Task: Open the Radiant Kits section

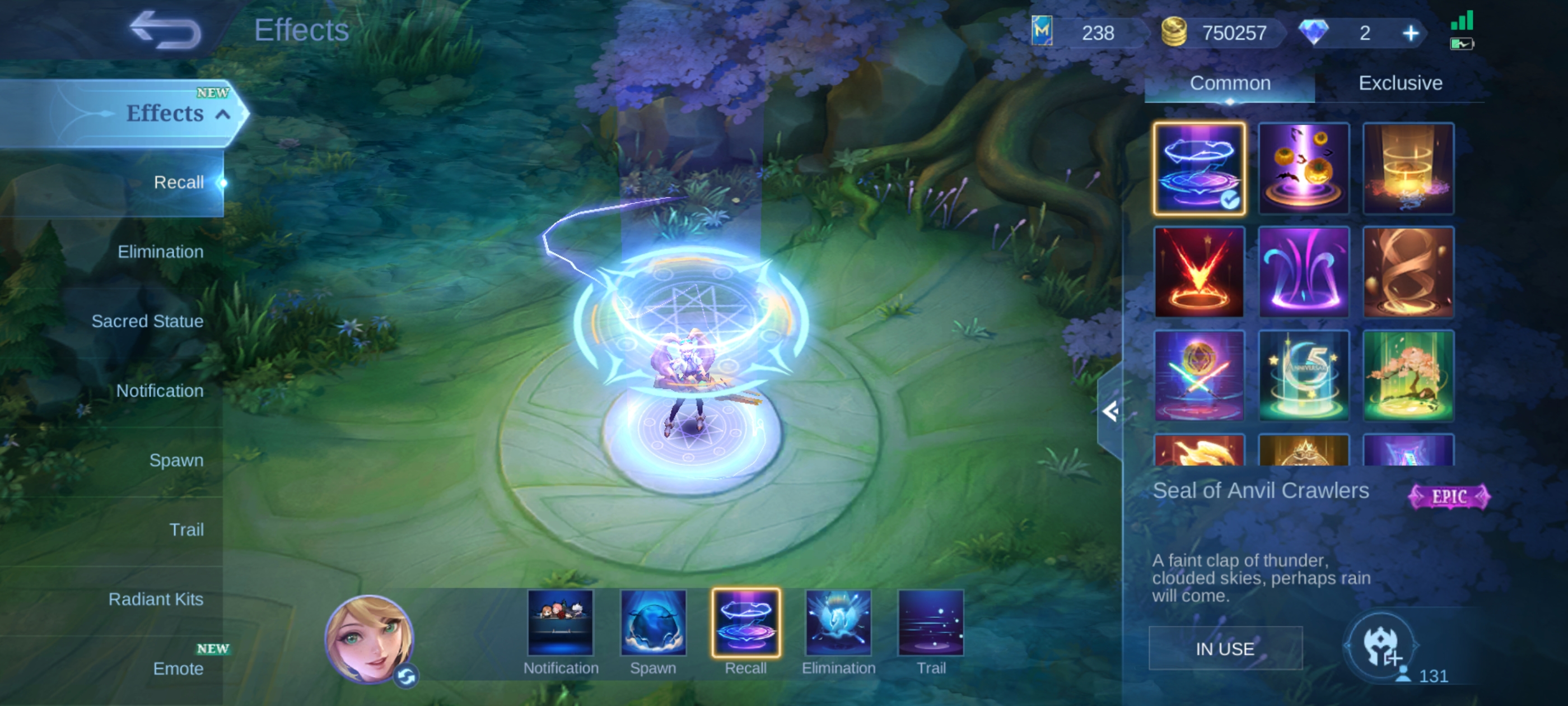Action: coord(155,599)
